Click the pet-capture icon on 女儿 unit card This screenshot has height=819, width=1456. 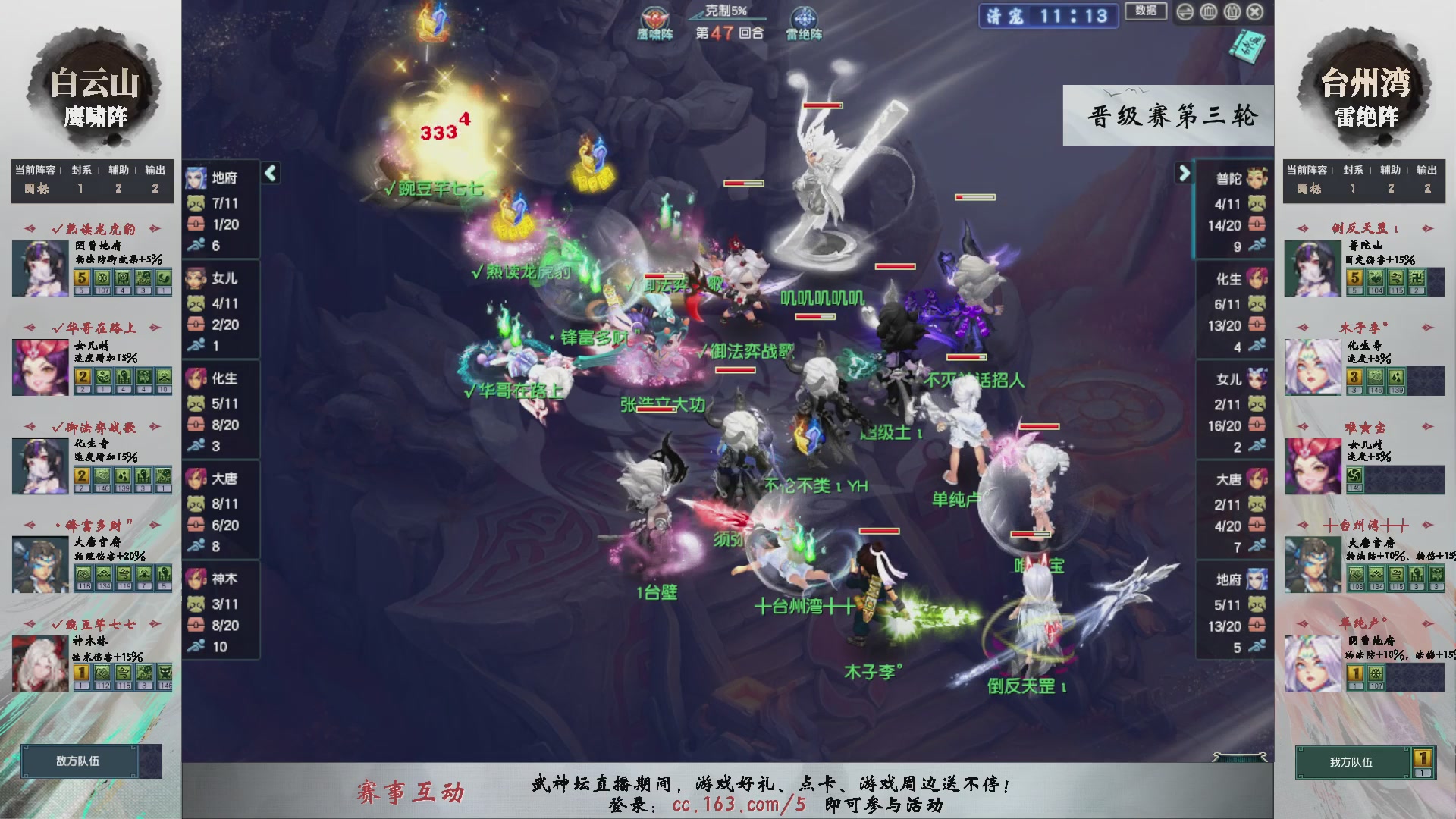pos(198,304)
